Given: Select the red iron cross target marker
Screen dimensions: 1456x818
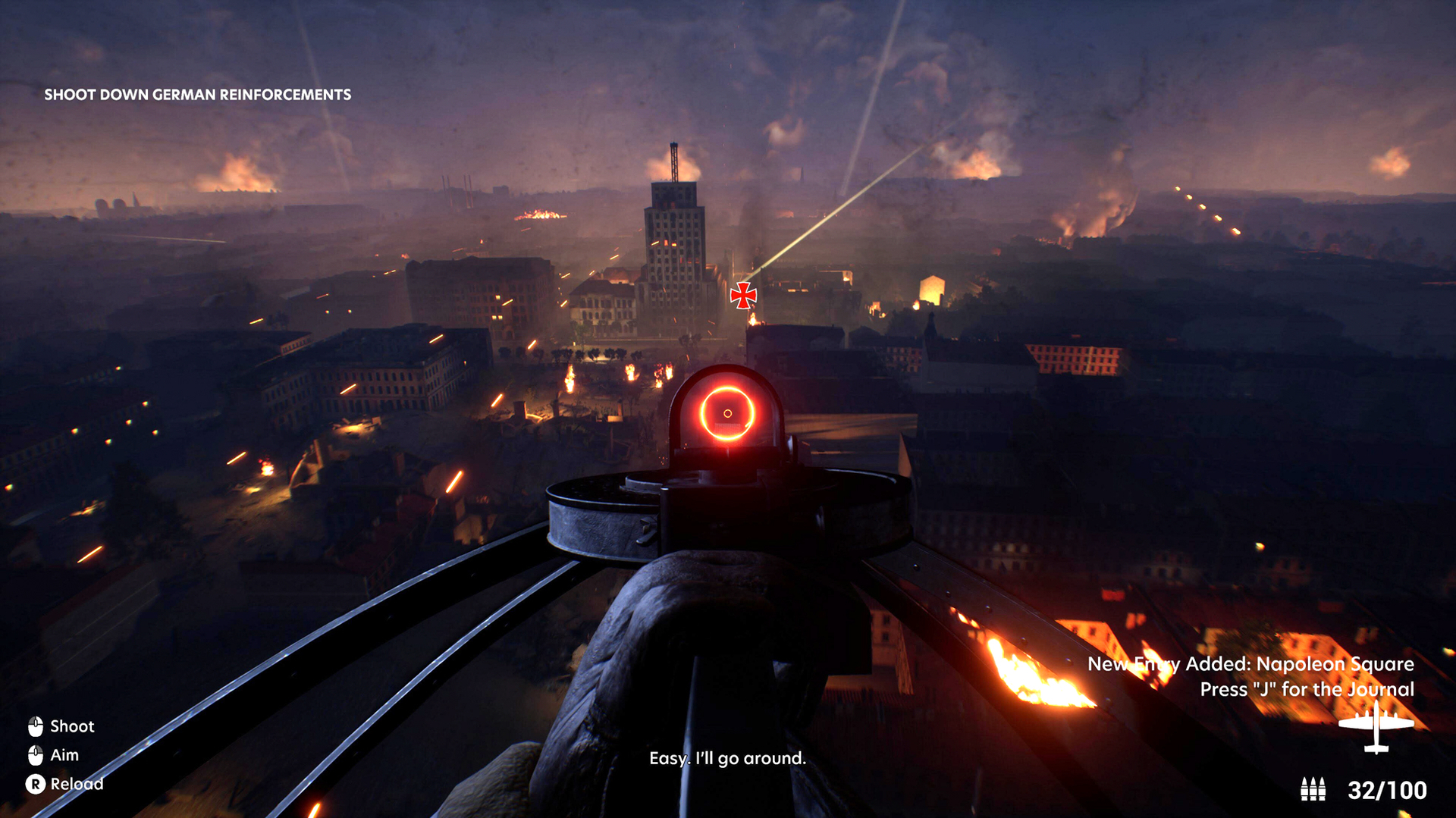Looking at the screenshot, I should pos(743,295).
